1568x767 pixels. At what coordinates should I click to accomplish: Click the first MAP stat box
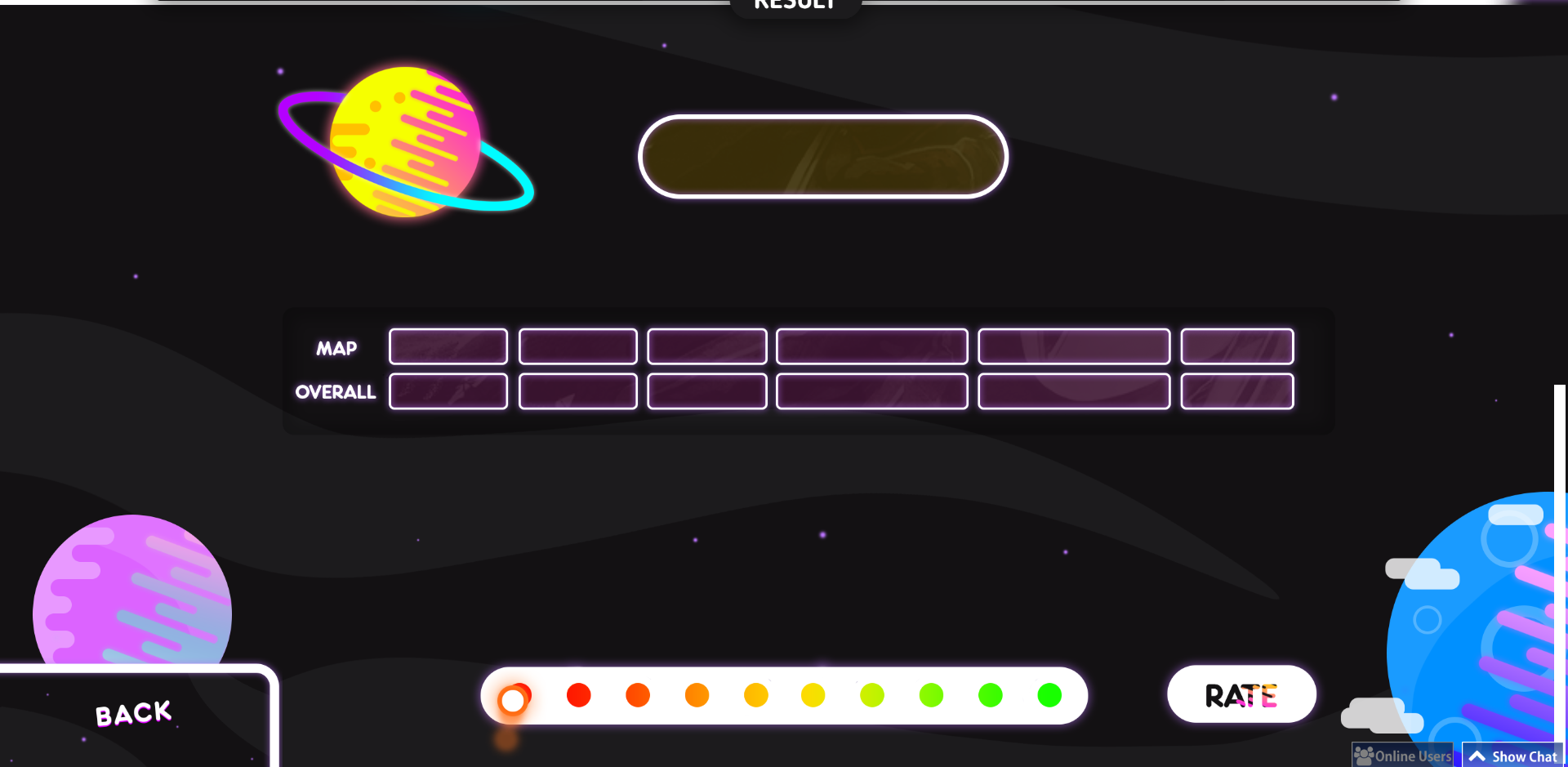tap(448, 347)
